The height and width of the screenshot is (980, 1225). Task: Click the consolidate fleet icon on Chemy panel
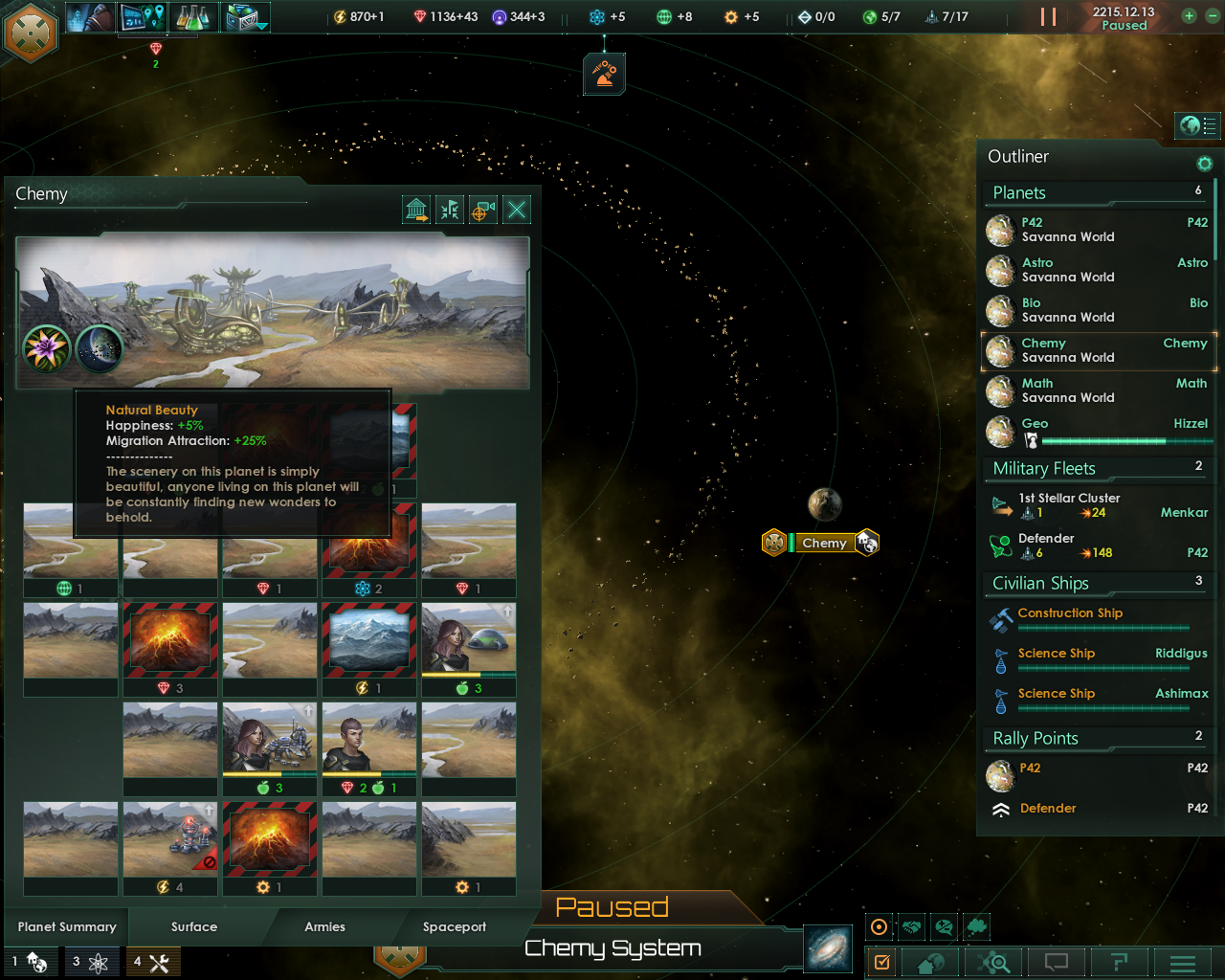(449, 209)
